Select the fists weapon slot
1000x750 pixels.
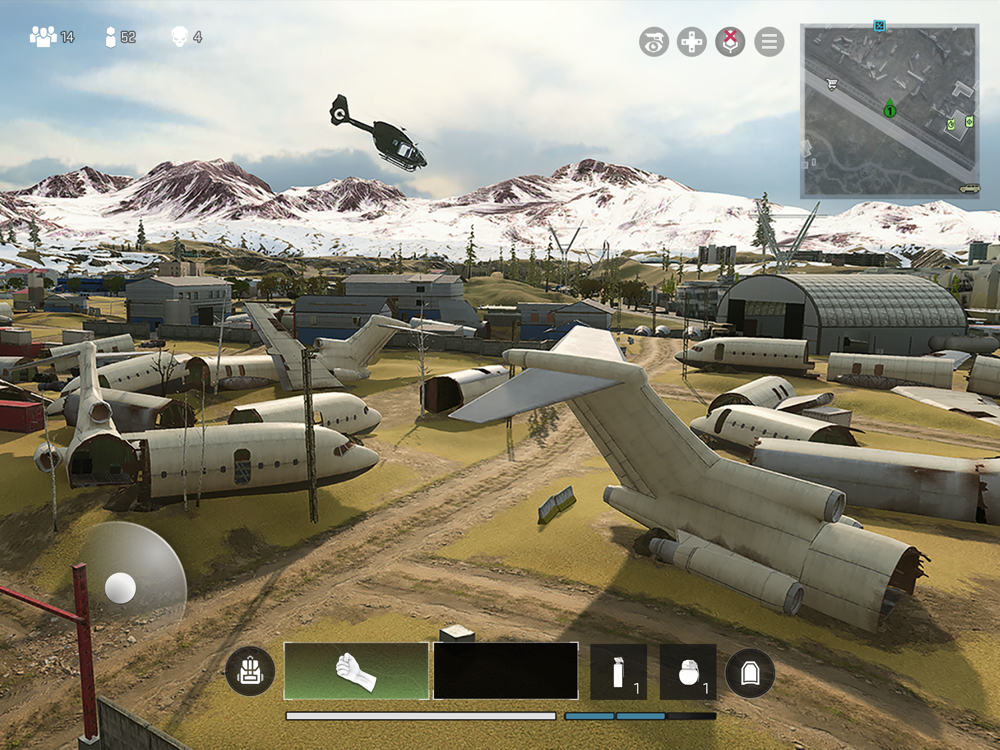(356, 671)
